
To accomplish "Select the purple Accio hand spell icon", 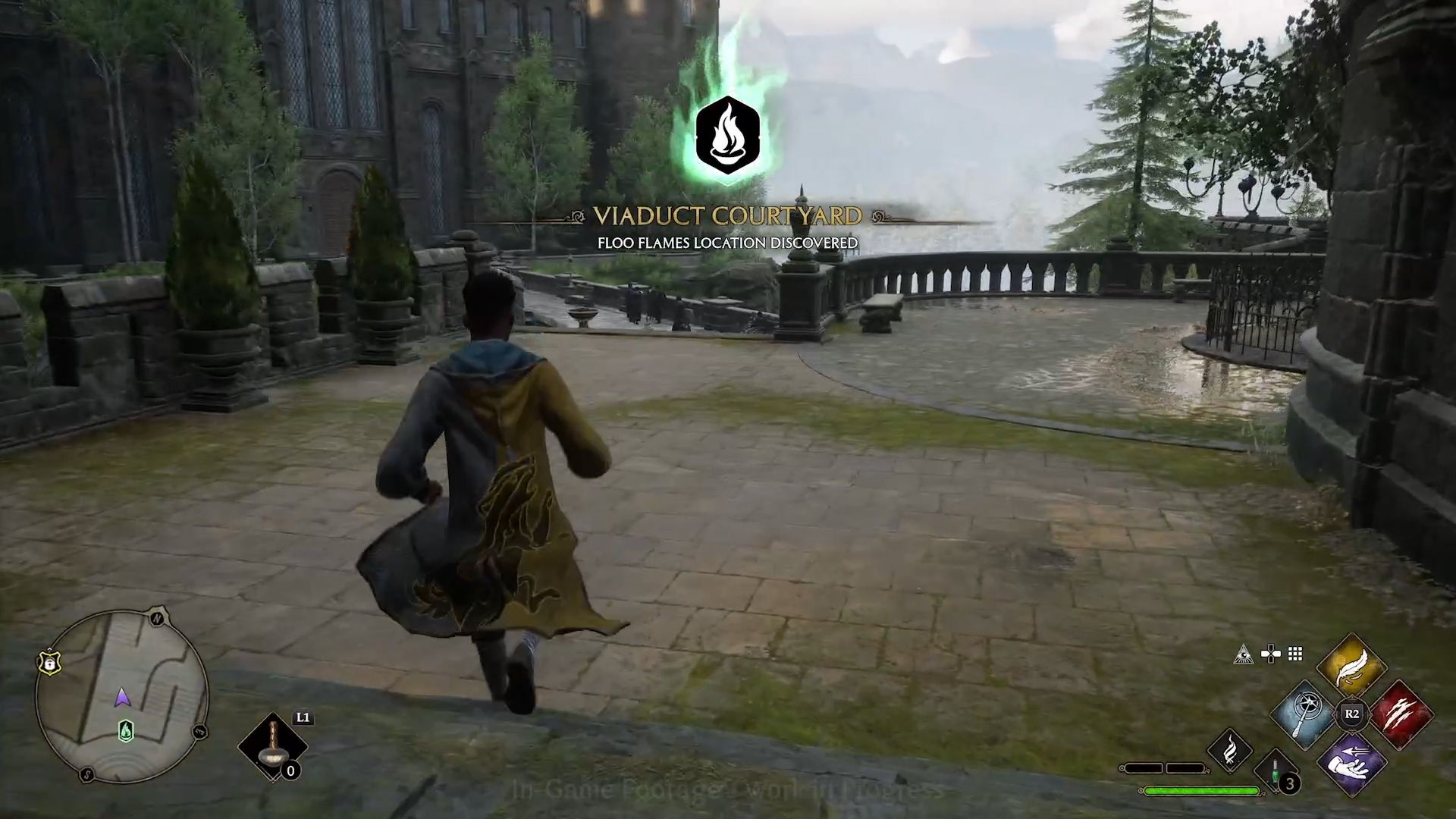I will [x=1352, y=764].
